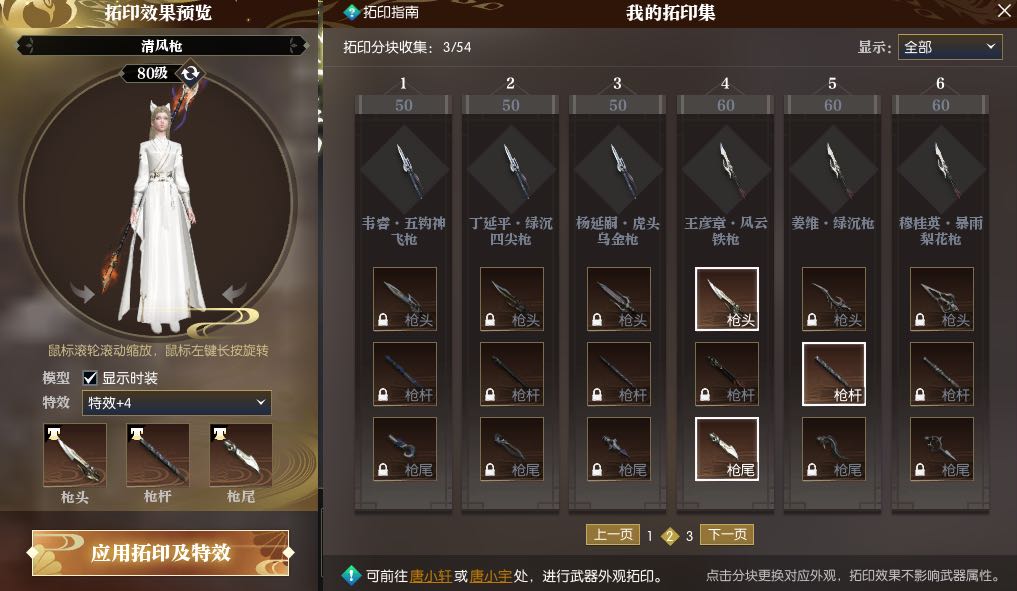Image resolution: width=1017 pixels, height=591 pixels.
Task: Open the 显示 filter dropdown set to 全部
Action: [949, 47]
